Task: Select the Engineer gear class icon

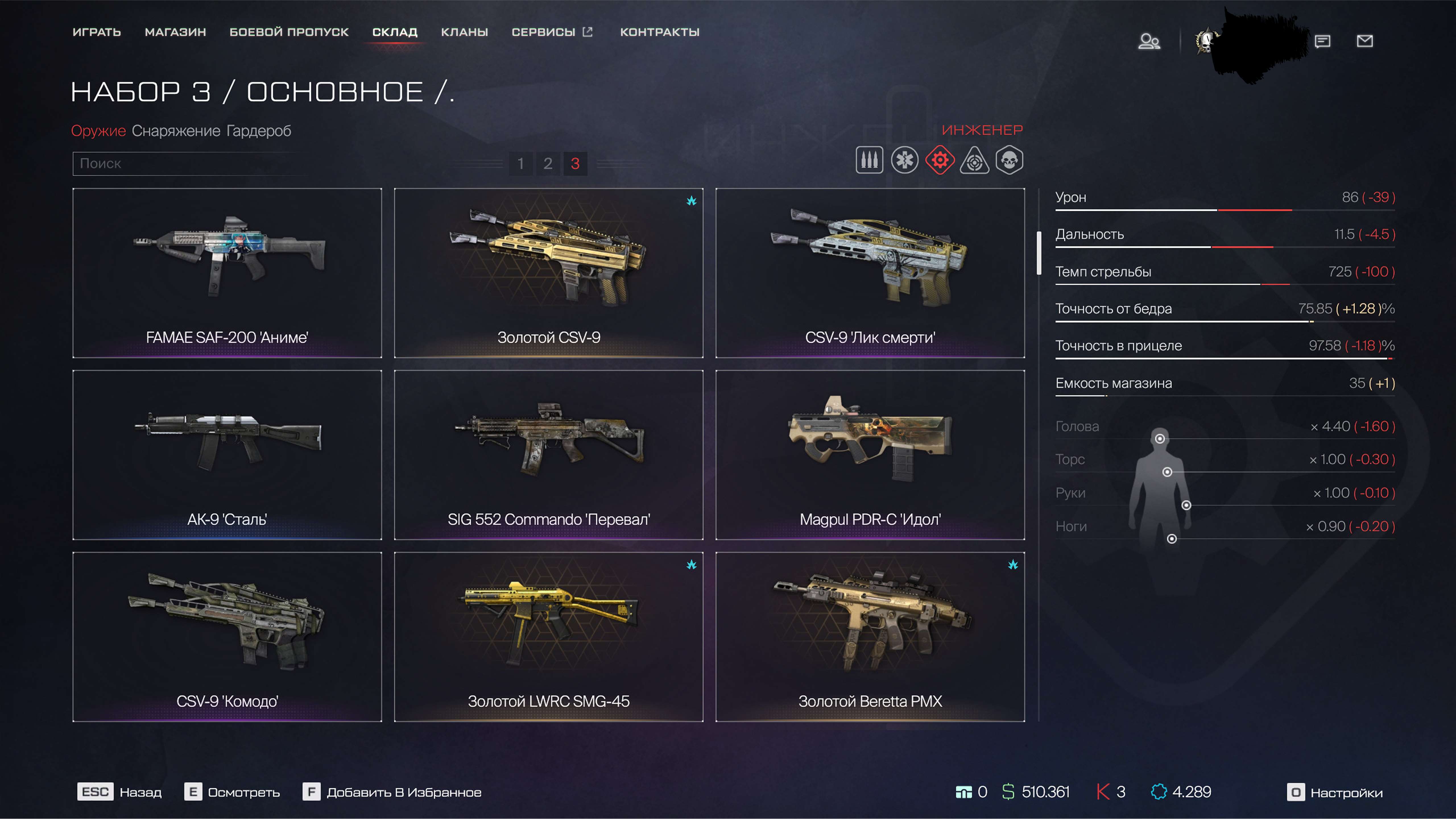Action: (940, 161)
